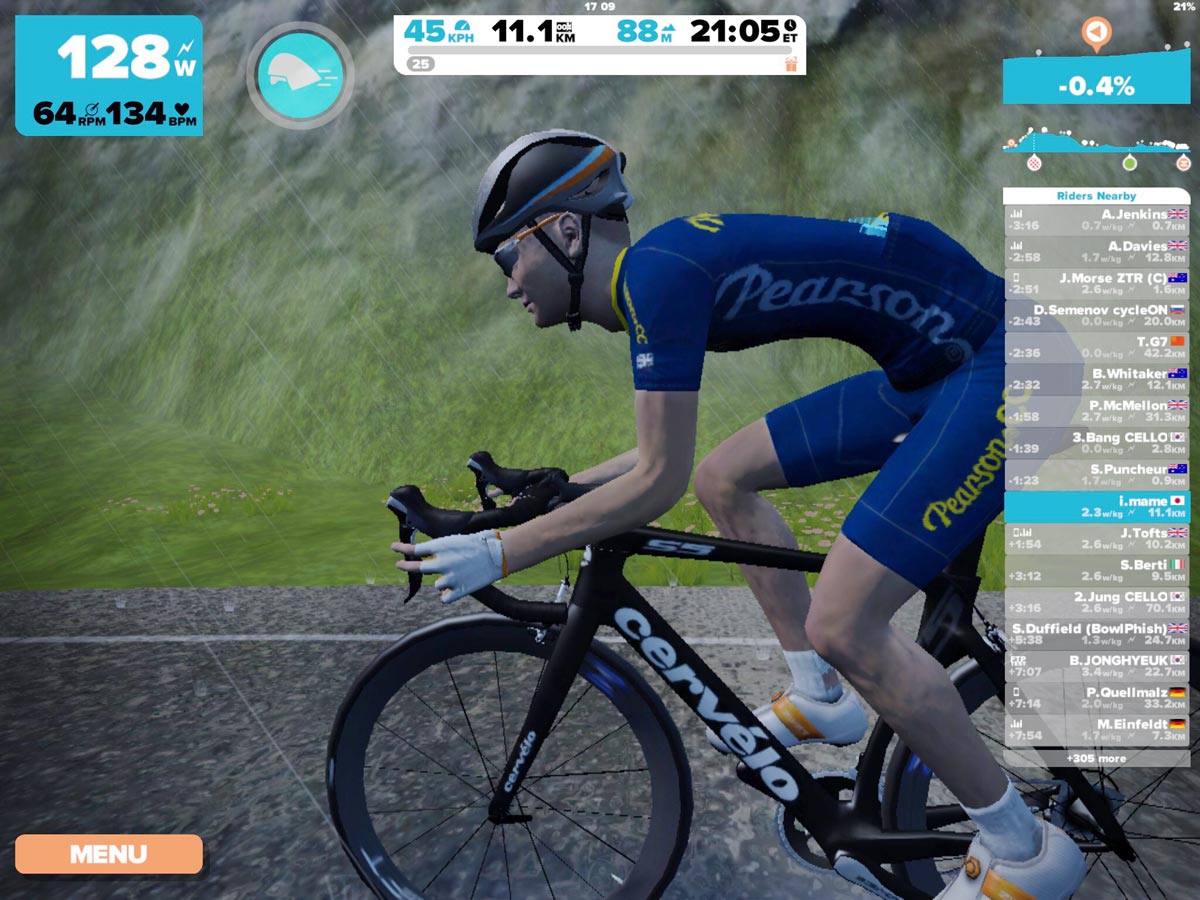Expand the '+305 more' riders entry
The width and height of the screenshot is (1200, 900).
click(x=1096, y=758)
